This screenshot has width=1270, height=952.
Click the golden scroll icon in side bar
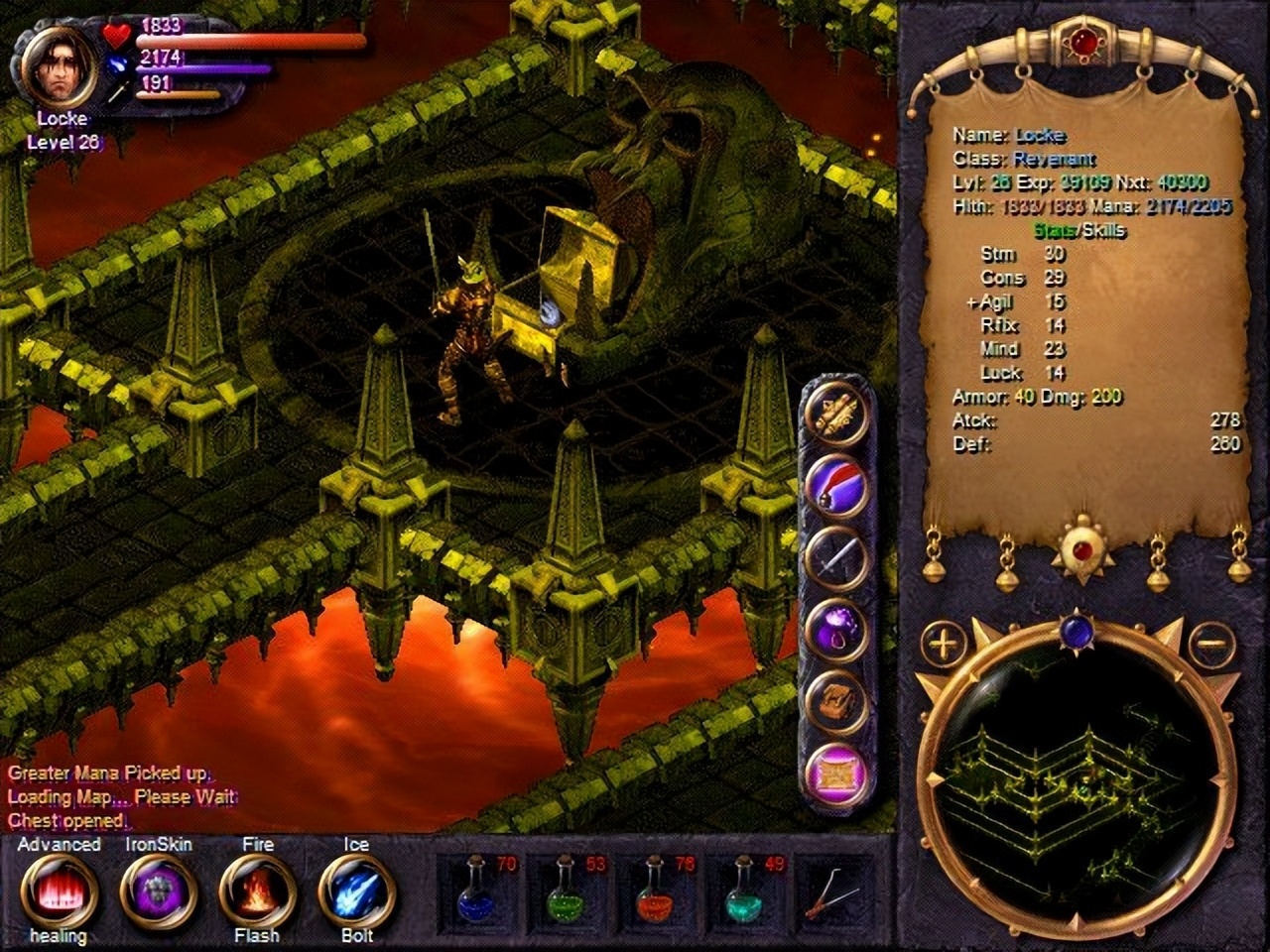click(836, 416)
